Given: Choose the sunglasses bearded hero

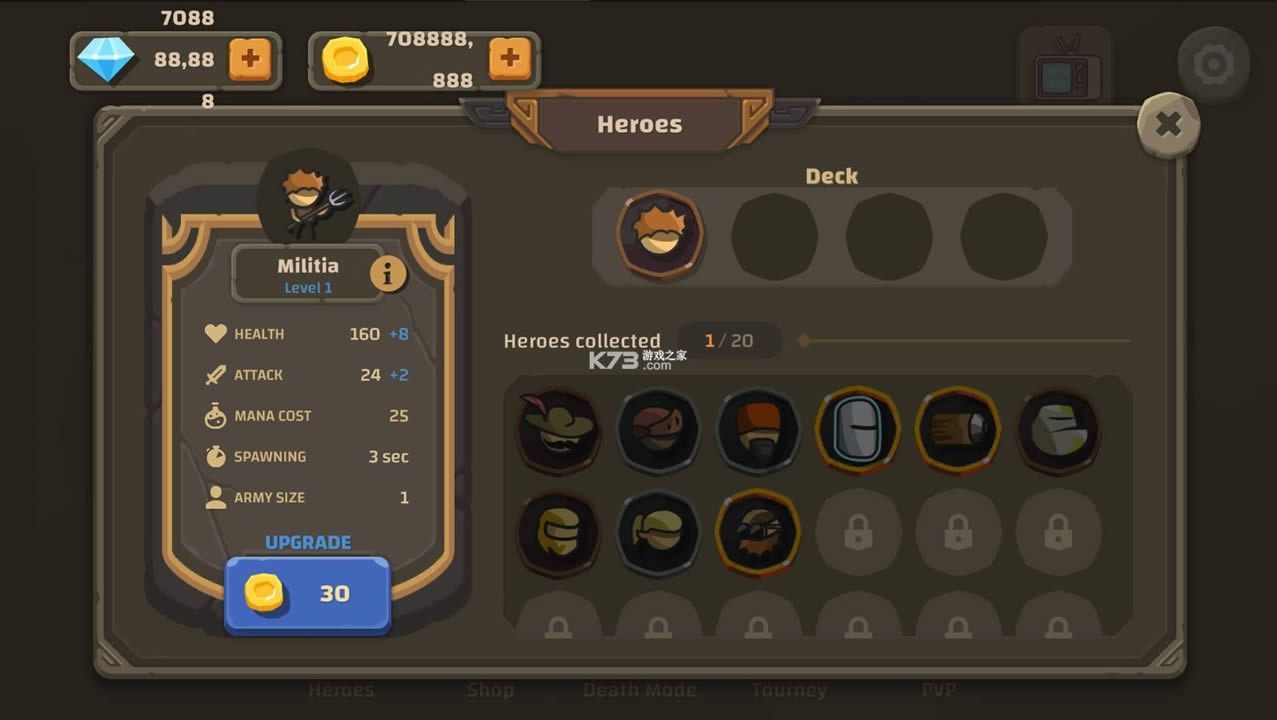Looking at the screenshot, I should [758, 533].
